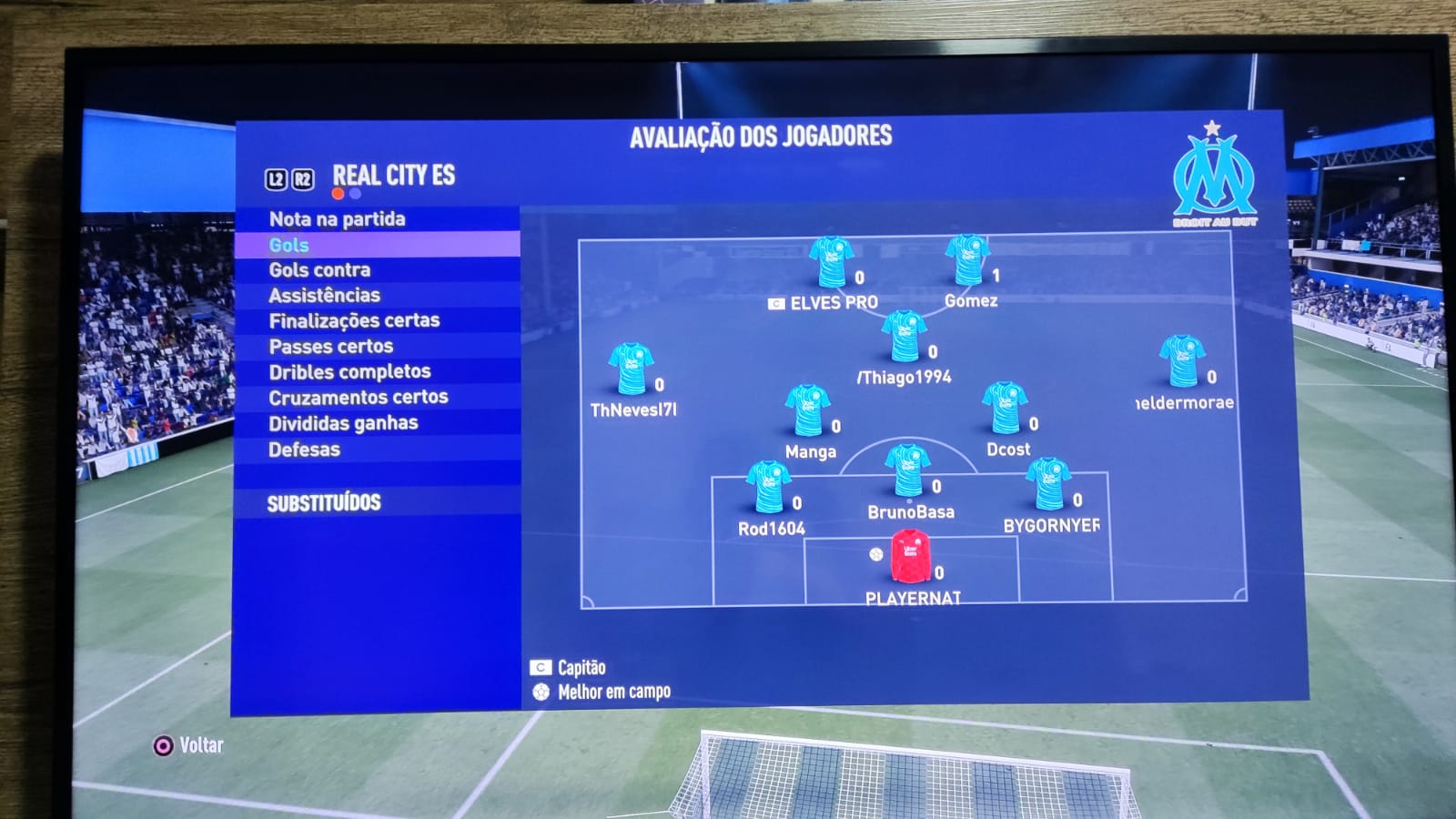Viewport: 1456px width, 819px height.
Task: Select Nota na partida stat
Action: click(x=338, y=219)
